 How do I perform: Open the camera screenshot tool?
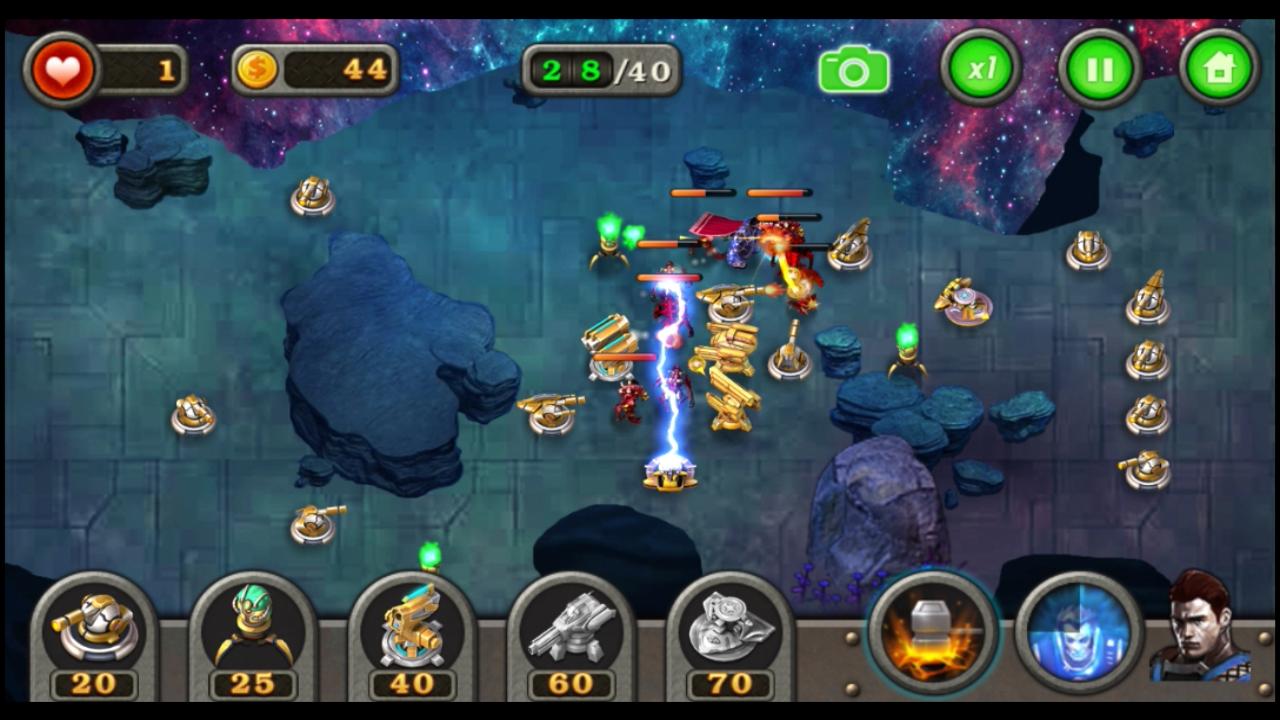853,68
